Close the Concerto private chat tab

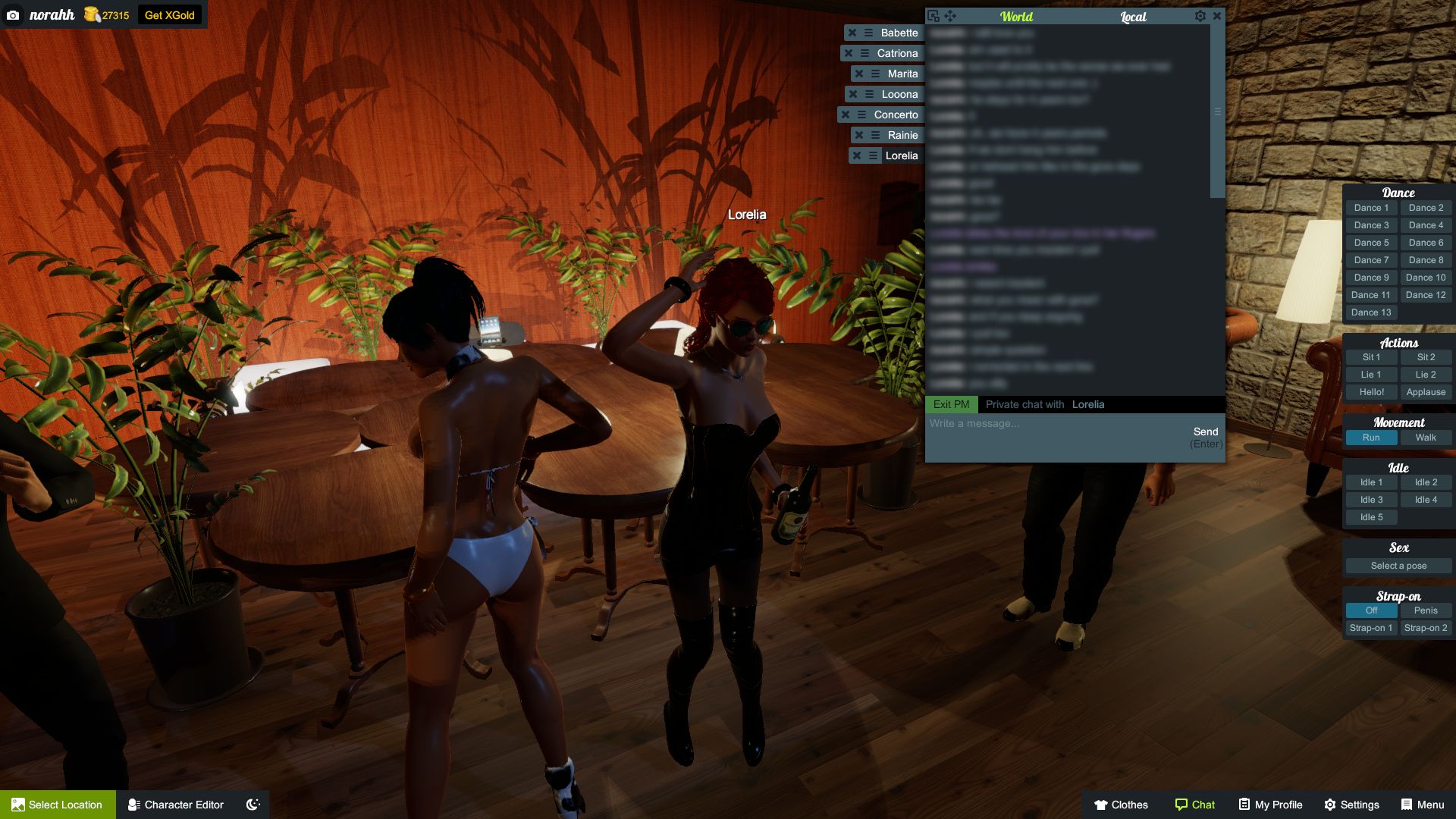tap(844, 115)
